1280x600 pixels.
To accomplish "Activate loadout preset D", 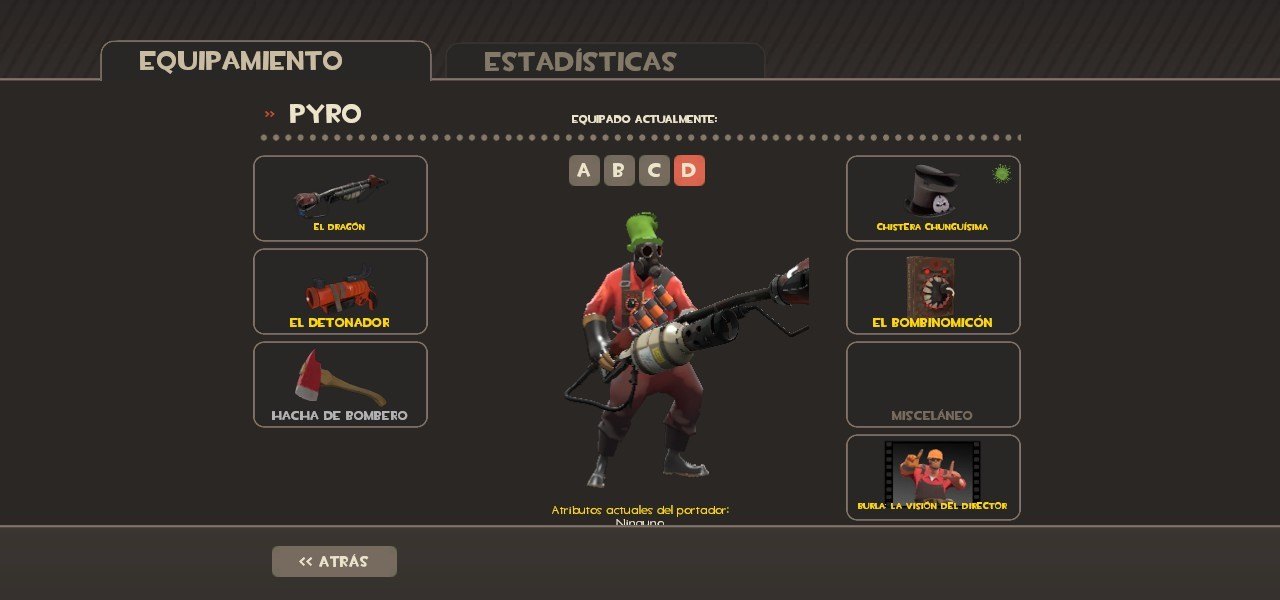I will [689, 171].
